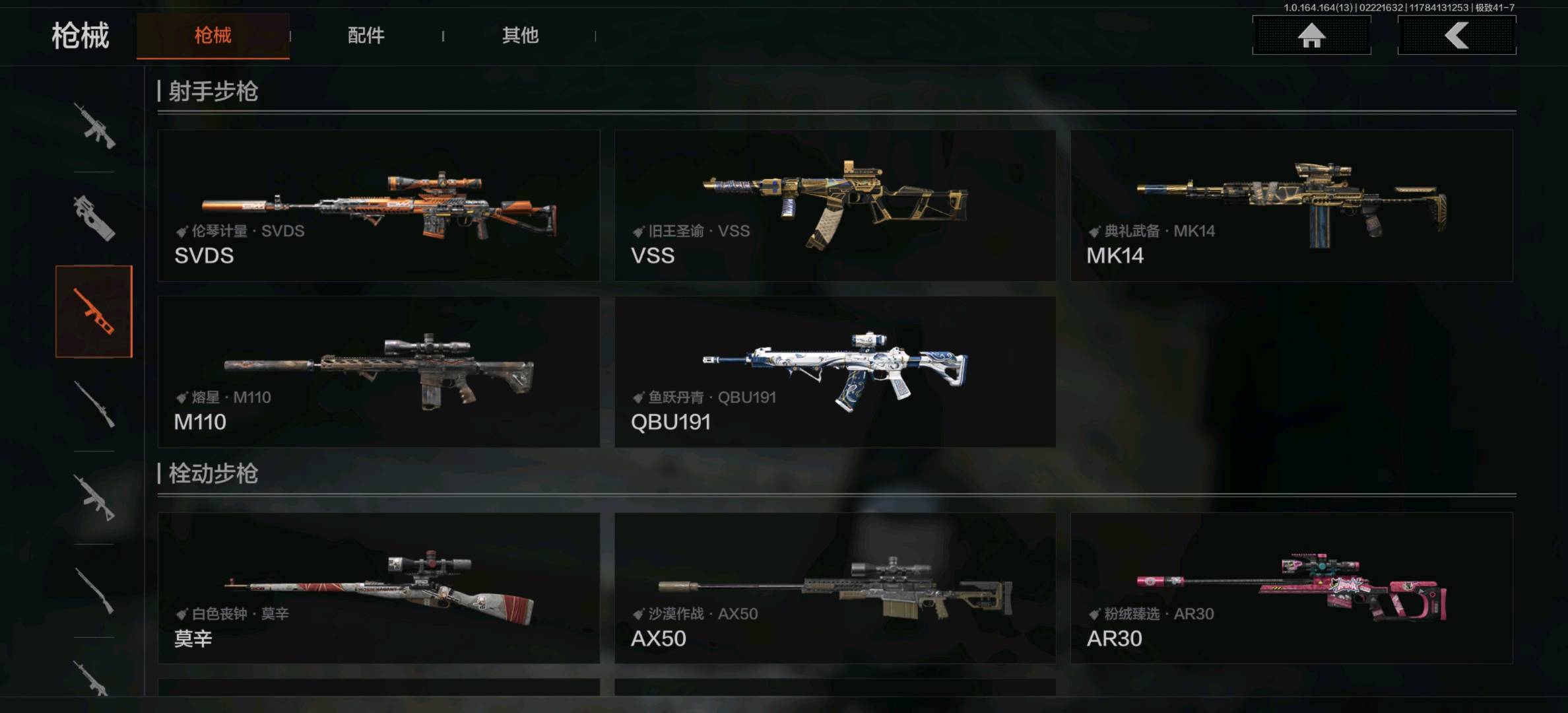The height and width of the screenshot is (713, 1568).
Task: Select the orange marksman rifle category icon
Action: 94,312
